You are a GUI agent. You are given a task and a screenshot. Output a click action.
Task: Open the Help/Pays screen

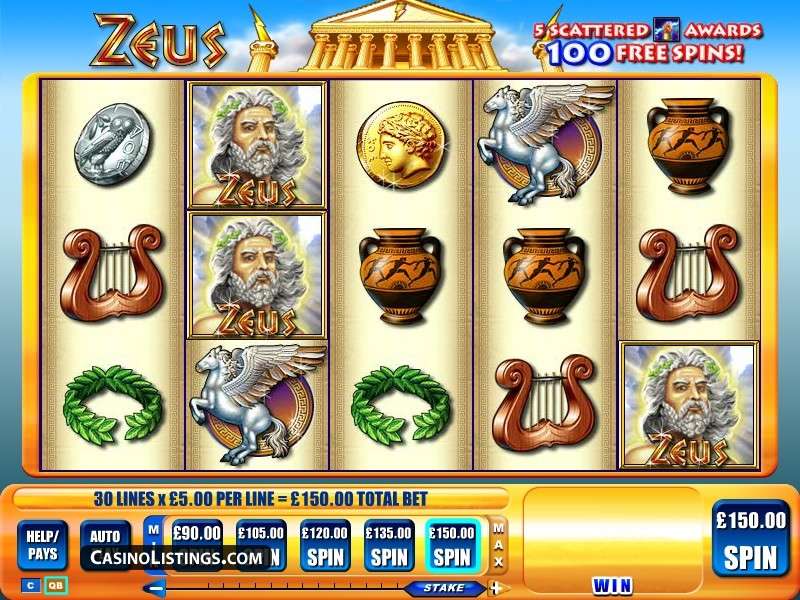click(x=43, y=544)
